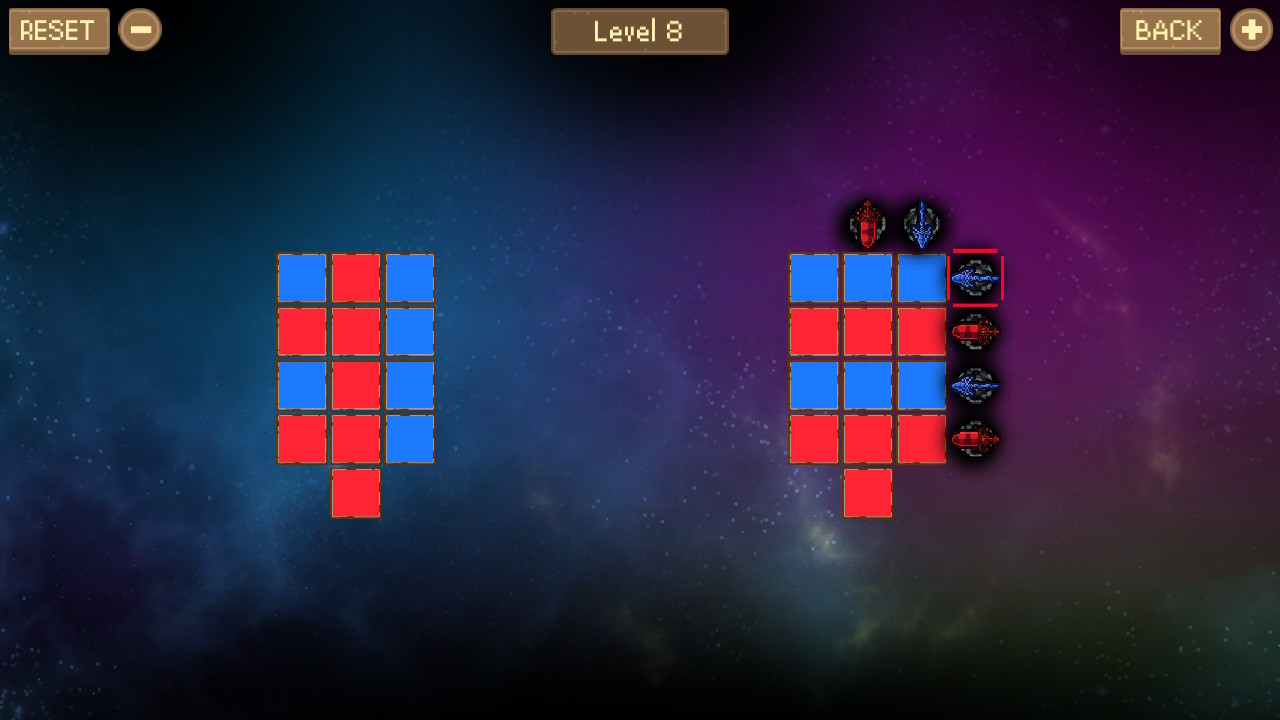This screenshot has height=720, width=1280.
Task: Click the bottom-most red tile of the right grid
Action: (867, 492)
